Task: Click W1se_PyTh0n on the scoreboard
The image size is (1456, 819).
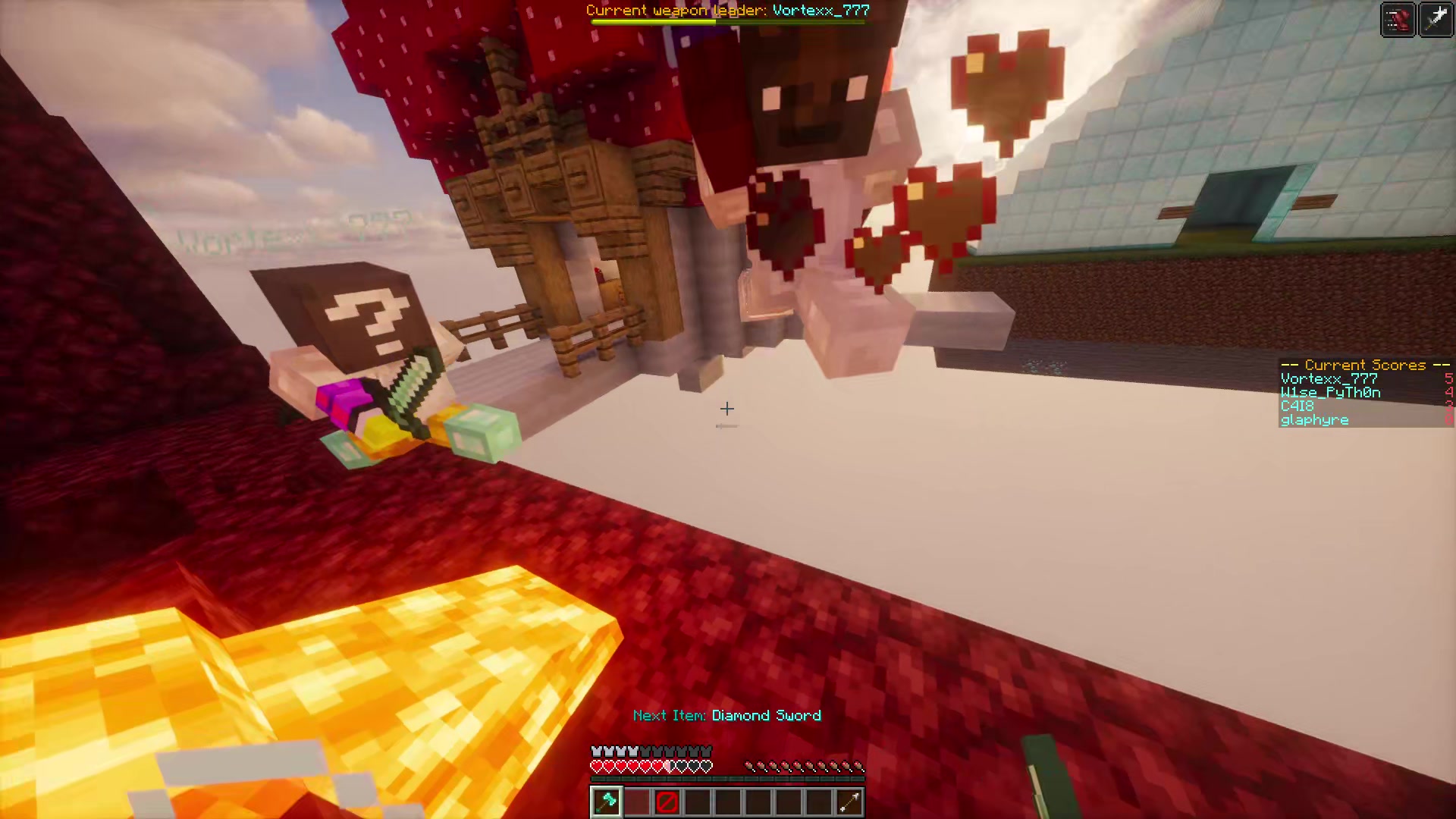Action: click(x=1329, y=392)
